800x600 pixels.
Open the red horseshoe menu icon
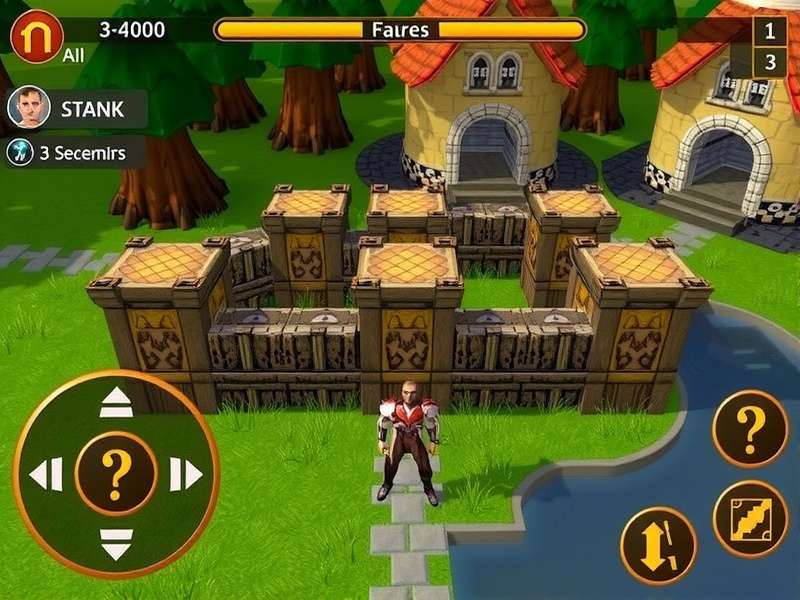point(37,34)
